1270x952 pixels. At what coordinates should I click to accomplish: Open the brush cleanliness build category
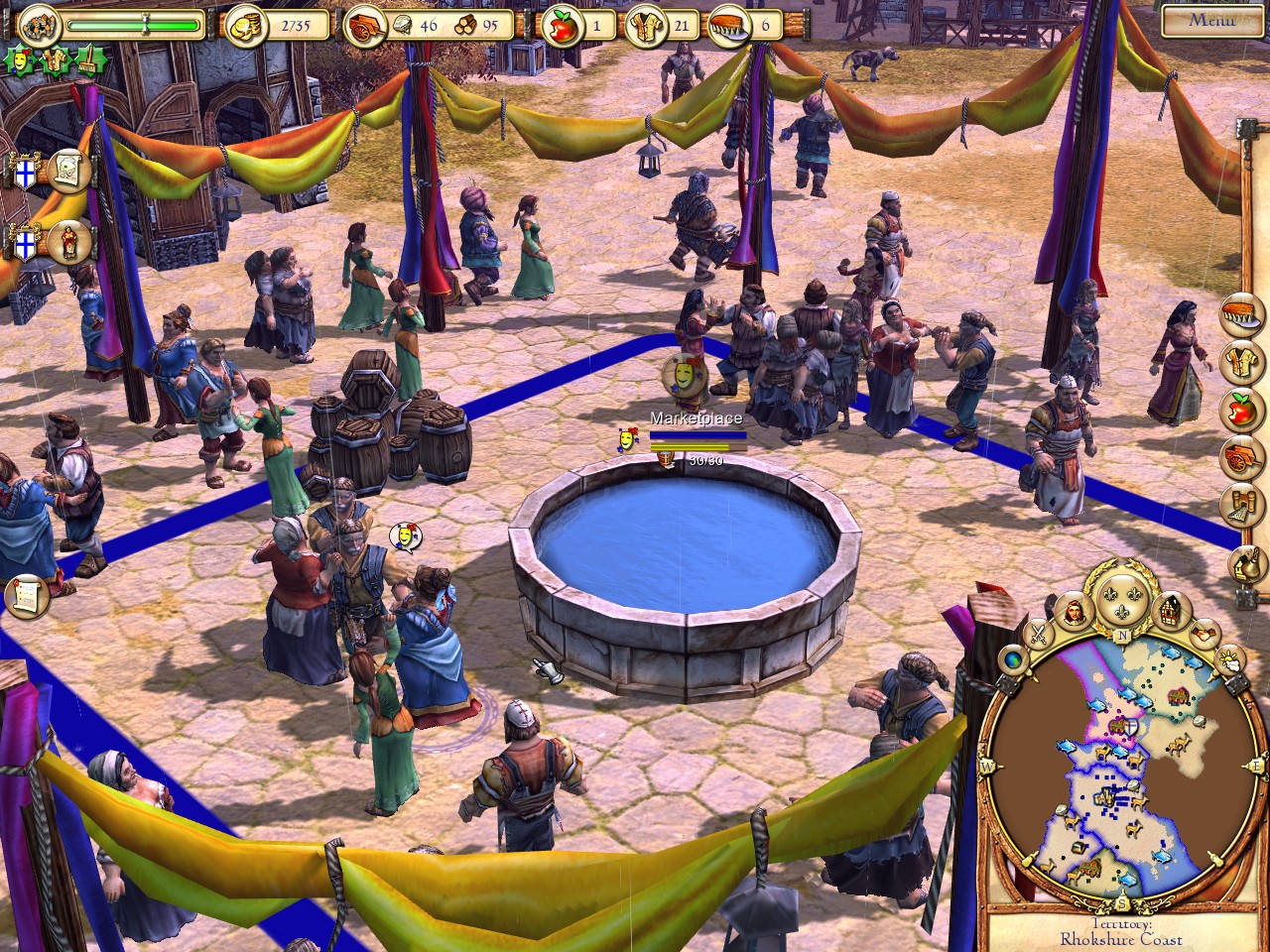pos(1243,314)
